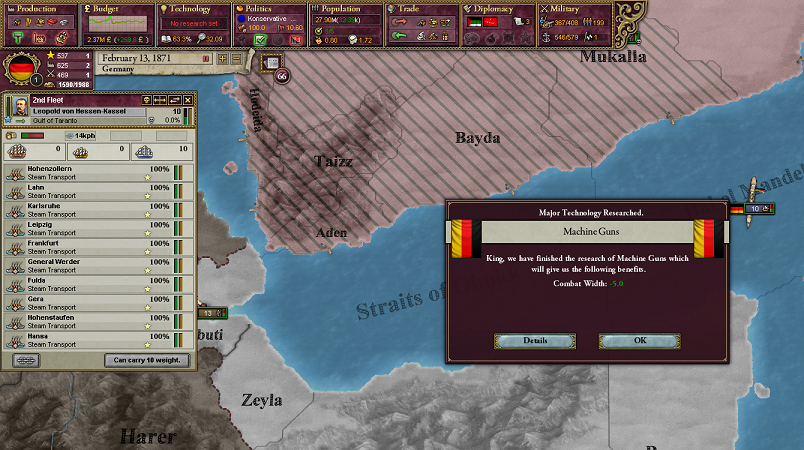Click the fleet's skull disband icon
This screenshot has width=804, height=450.
pyautogui.click(x=146, y=101)
